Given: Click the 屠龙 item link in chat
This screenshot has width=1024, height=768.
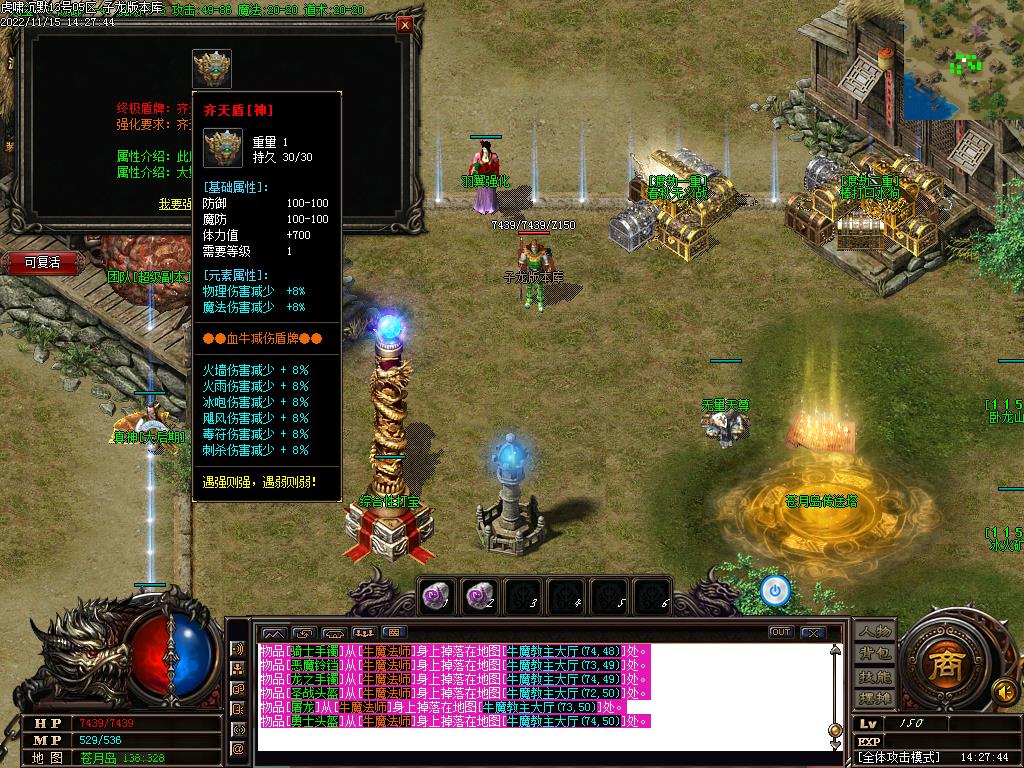Looking at the screenshot, I should (x=302, y=707).
